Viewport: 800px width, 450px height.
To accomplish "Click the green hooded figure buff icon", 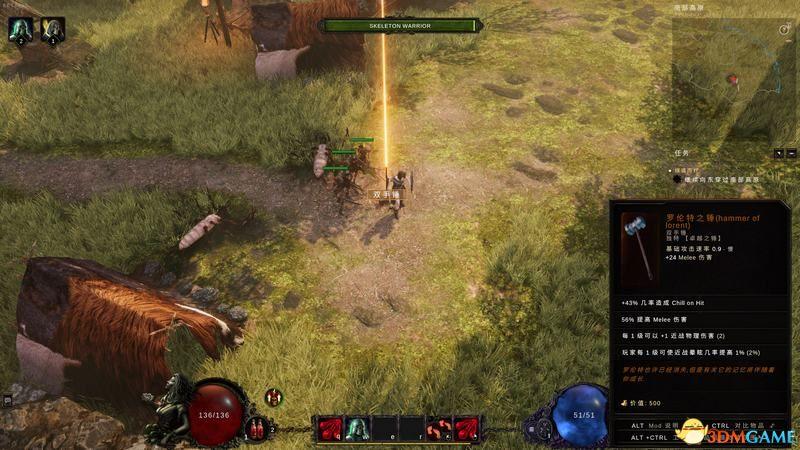I will [x=20, y=29].
